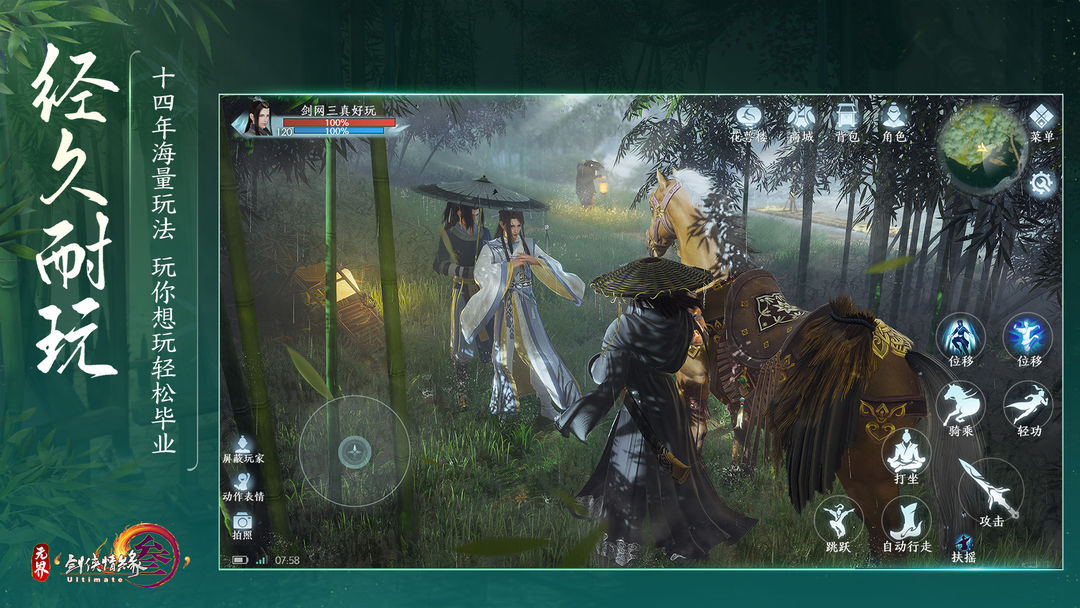This screenshot has width=1080, height=608.
Task: Mount the horse with 骑乘
Action: pos(961,403)
